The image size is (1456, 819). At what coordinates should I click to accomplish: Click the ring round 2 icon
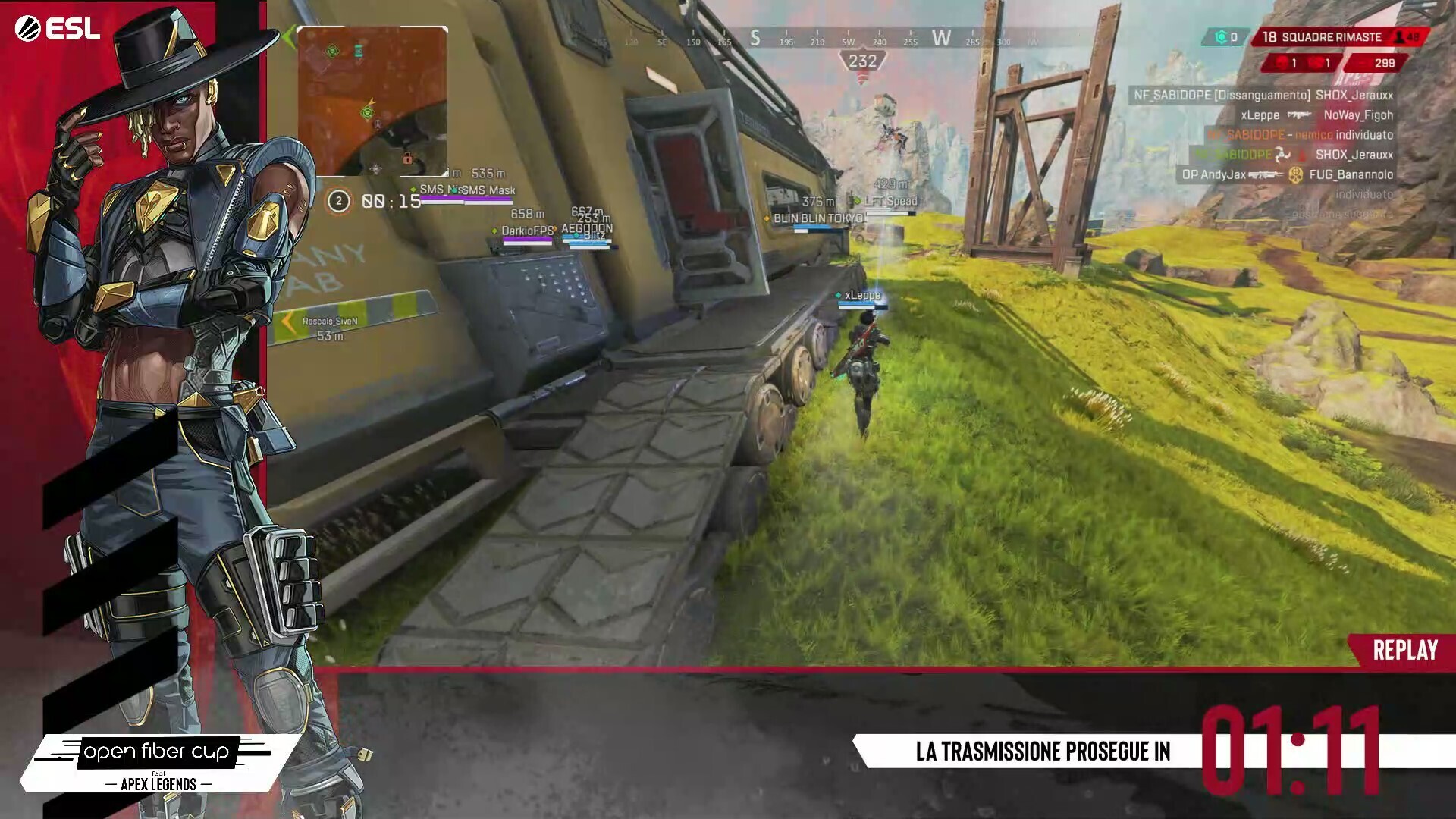click(x=338, y=201)
